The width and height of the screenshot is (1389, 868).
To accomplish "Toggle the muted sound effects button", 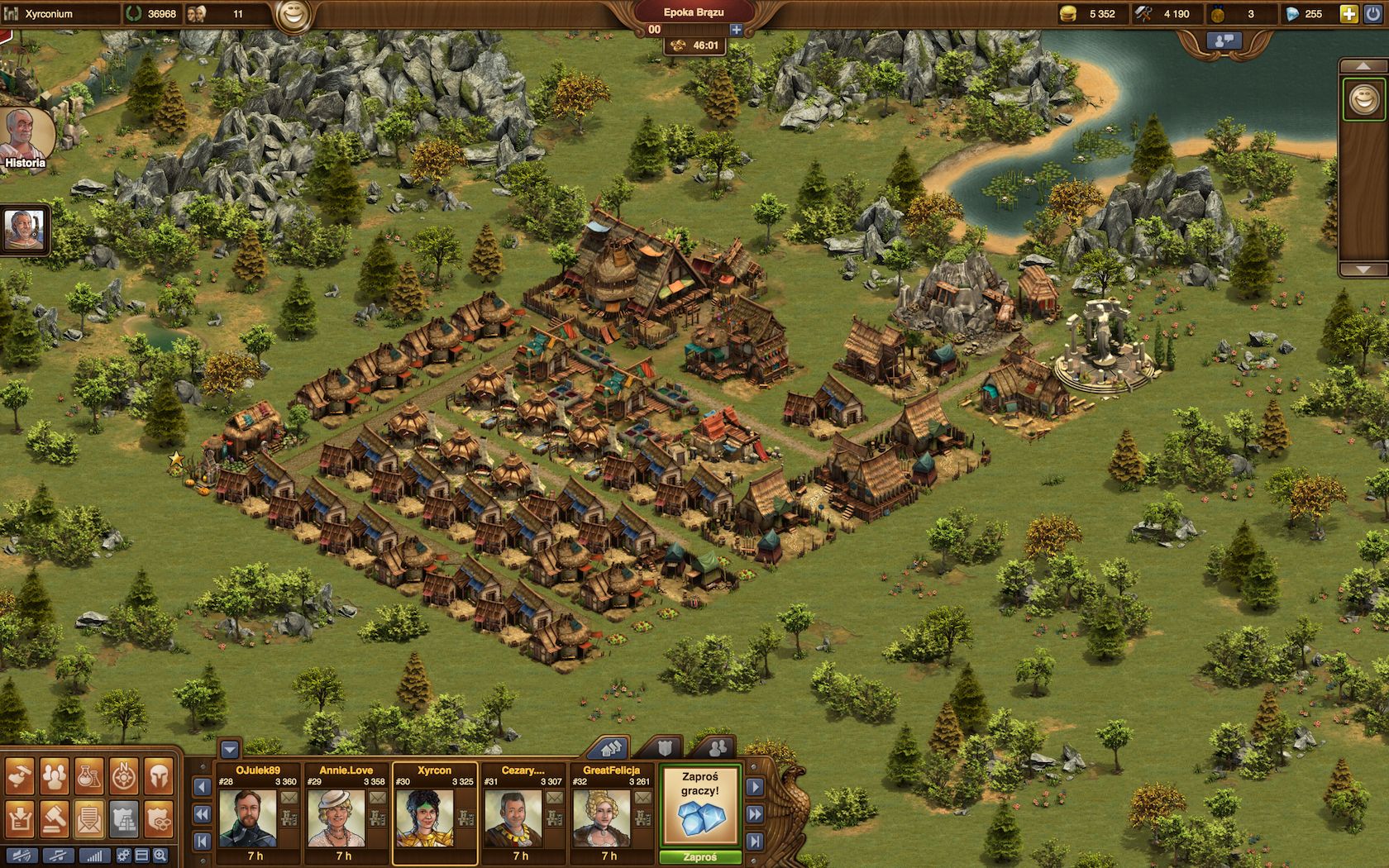I will click(x=22, y=856).
